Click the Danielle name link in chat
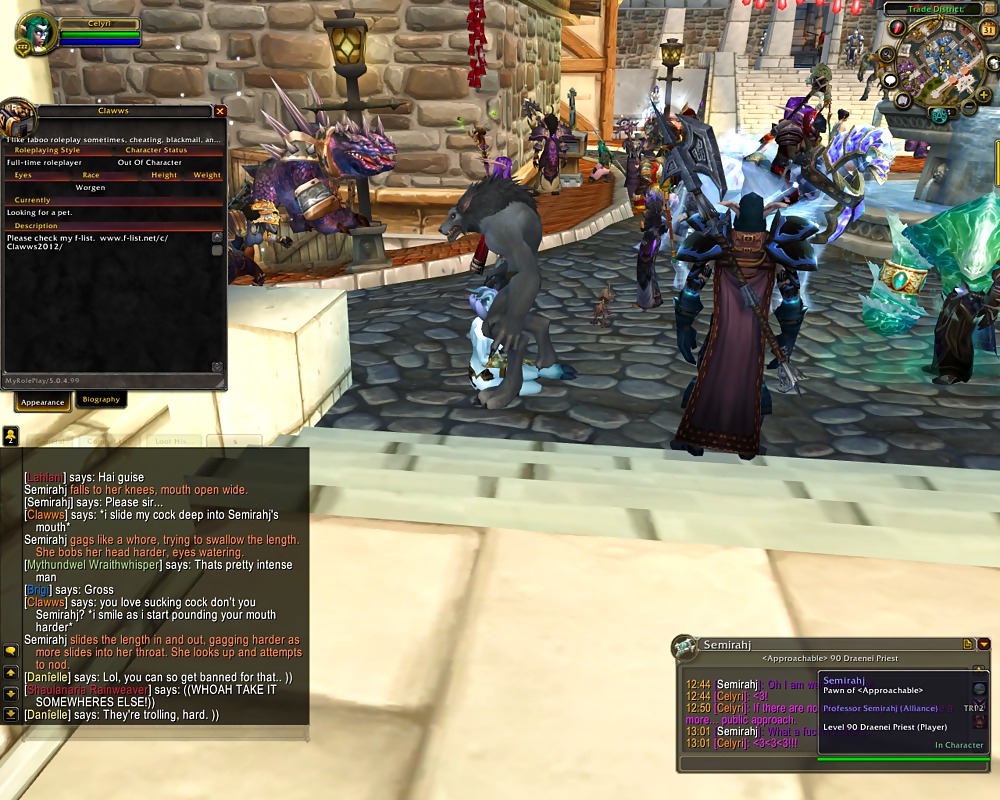1000x800 pixels. pos(46,678)
